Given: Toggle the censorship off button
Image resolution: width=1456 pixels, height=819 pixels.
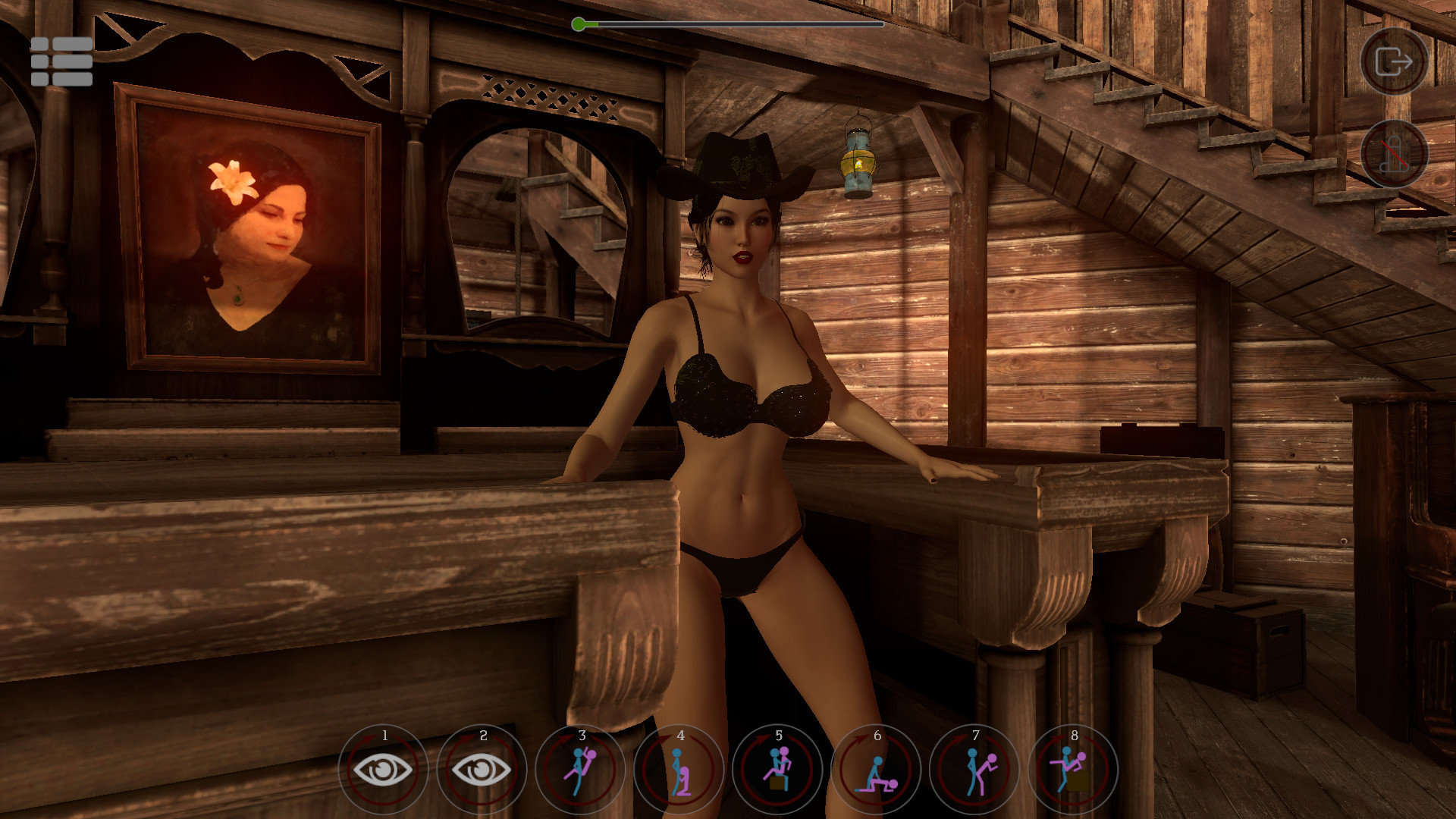Looking at the screenshot, I should (1394, 154).
